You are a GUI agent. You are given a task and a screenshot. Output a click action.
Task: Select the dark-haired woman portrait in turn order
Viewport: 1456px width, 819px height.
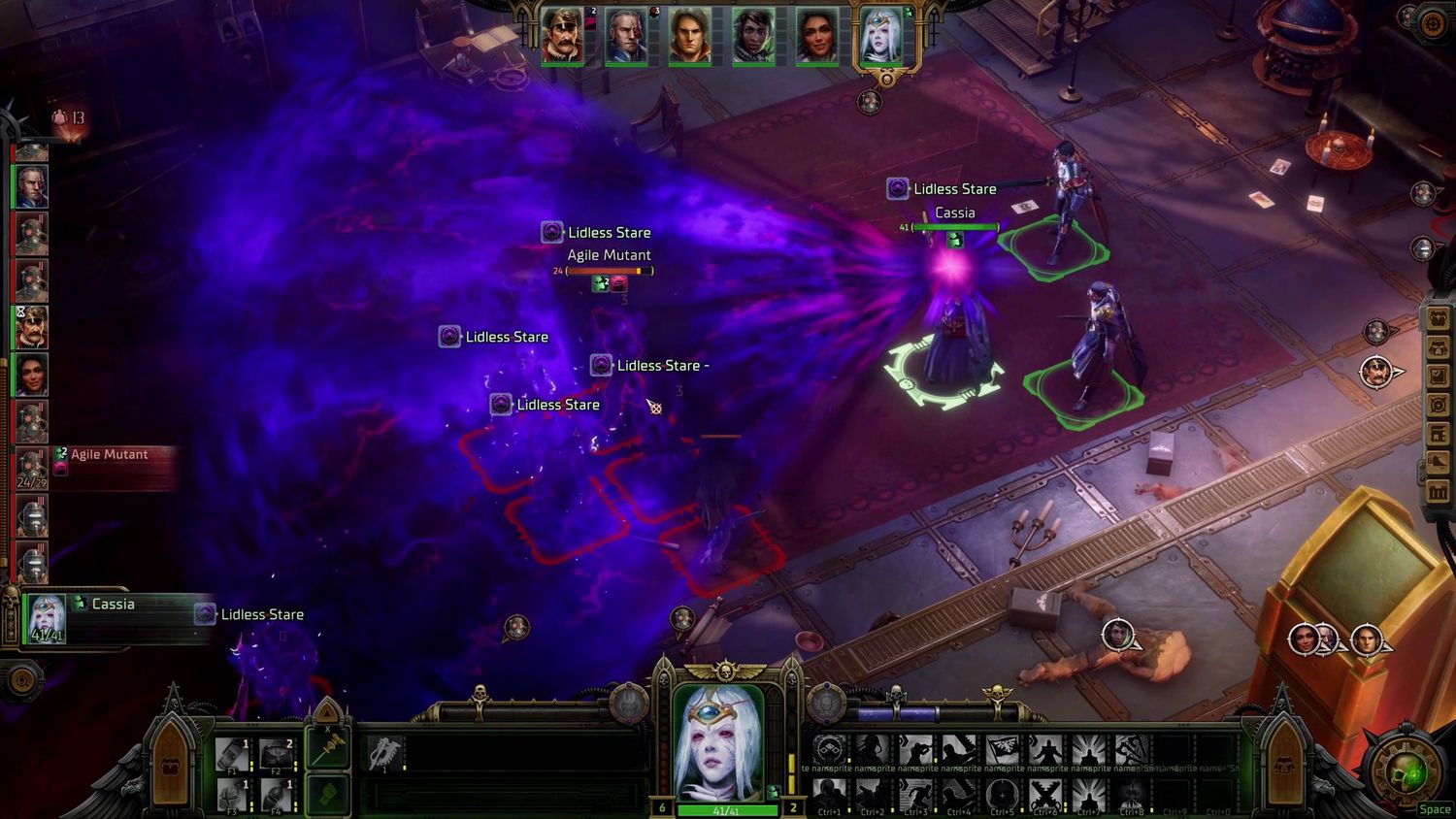pyautogui.click(x=31, y=375)
